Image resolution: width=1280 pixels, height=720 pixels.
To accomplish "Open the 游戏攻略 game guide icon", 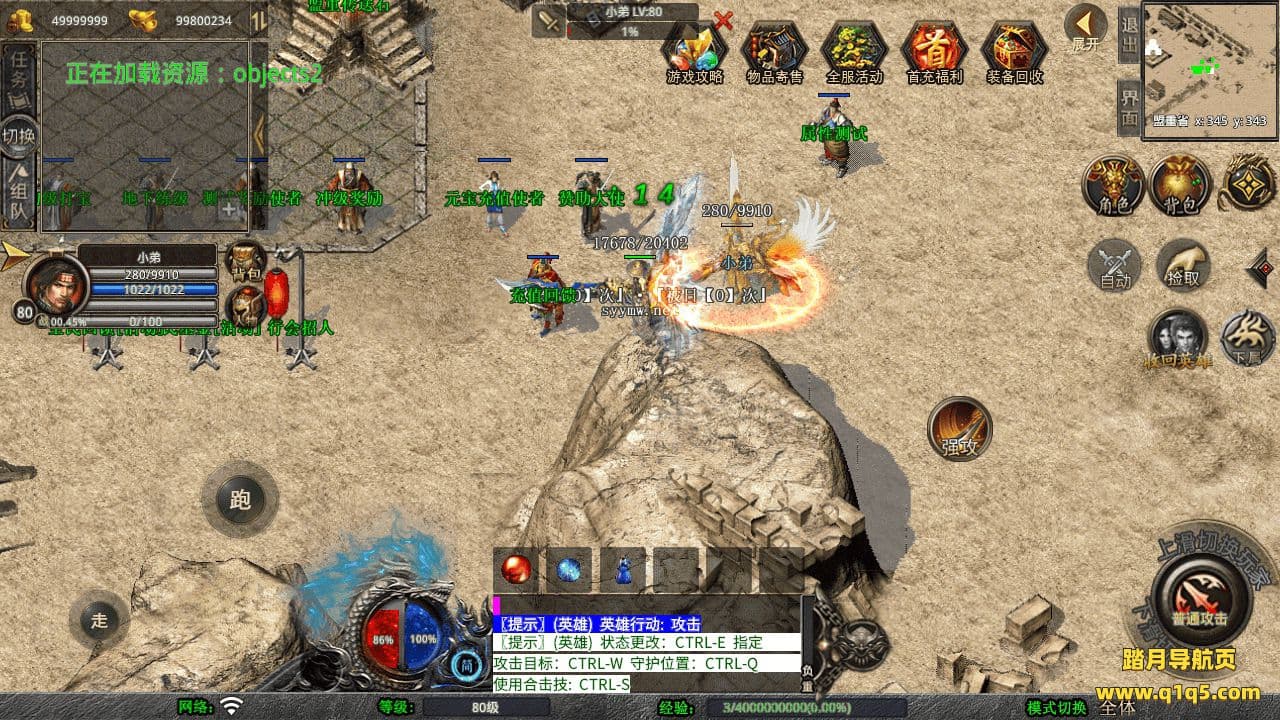I will pos(695,50).
